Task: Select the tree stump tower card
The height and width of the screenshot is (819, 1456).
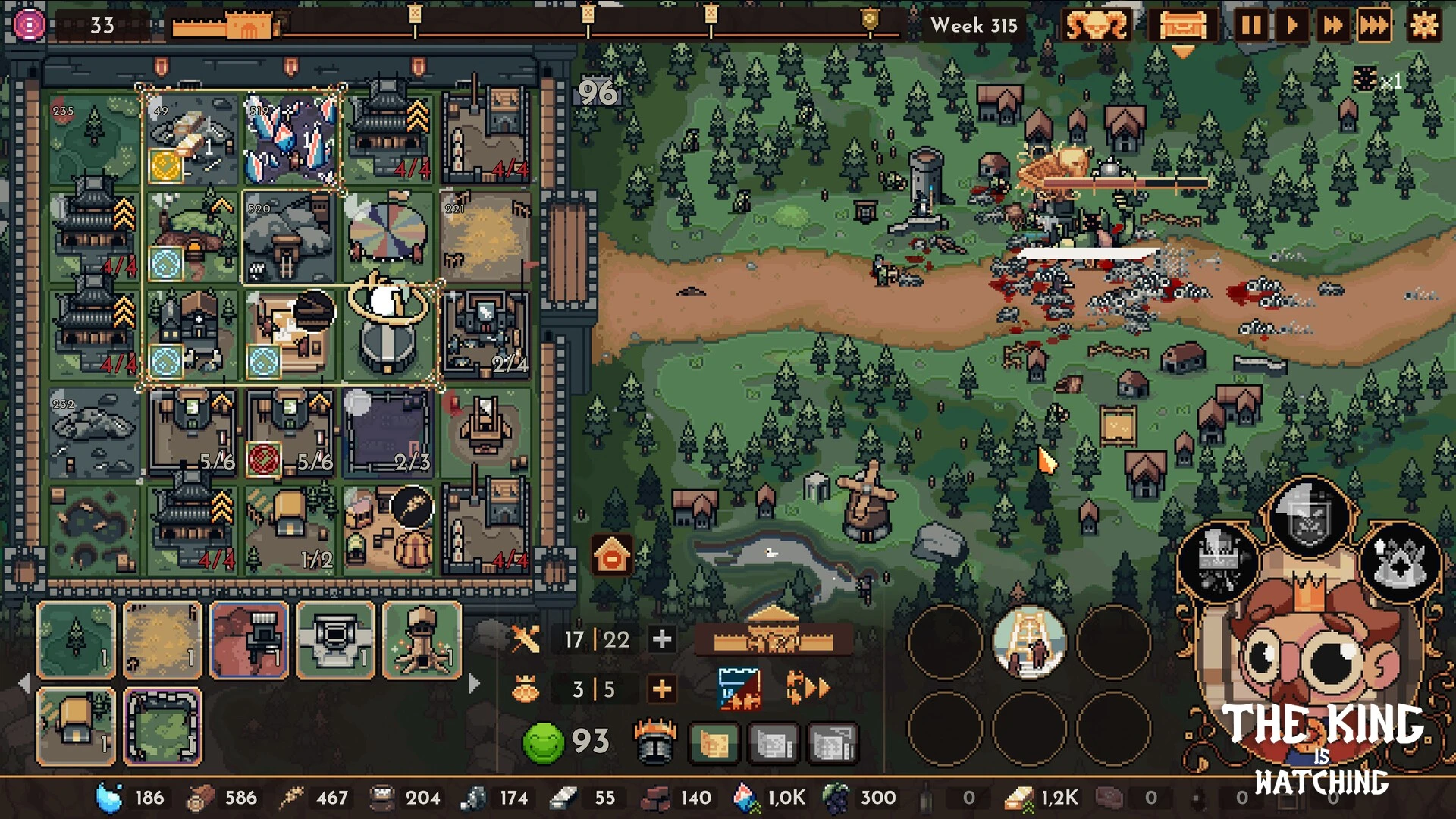Action: [422, 640]
